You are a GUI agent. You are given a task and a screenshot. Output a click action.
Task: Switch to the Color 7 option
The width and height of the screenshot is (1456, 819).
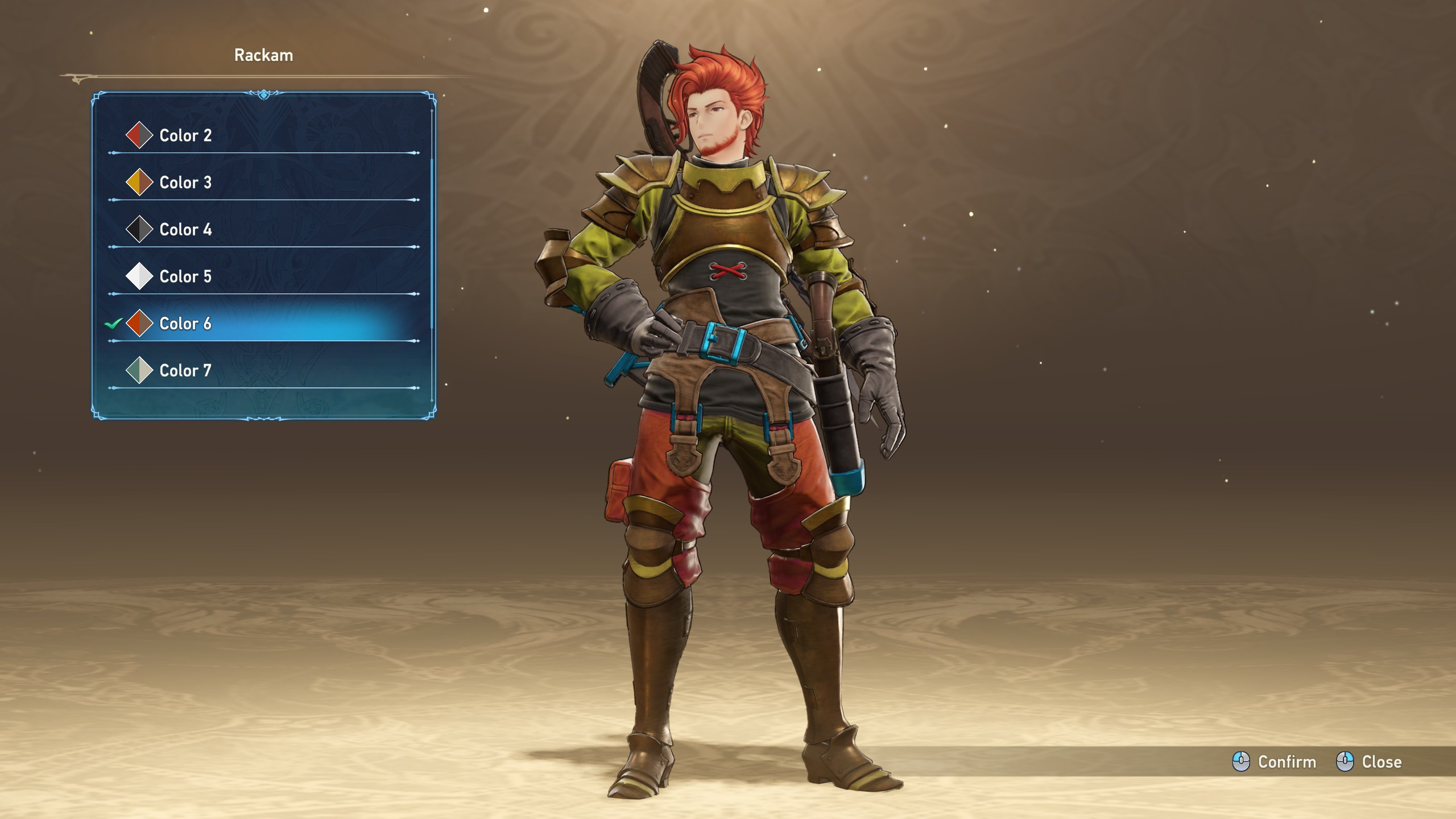click(185, 371)
